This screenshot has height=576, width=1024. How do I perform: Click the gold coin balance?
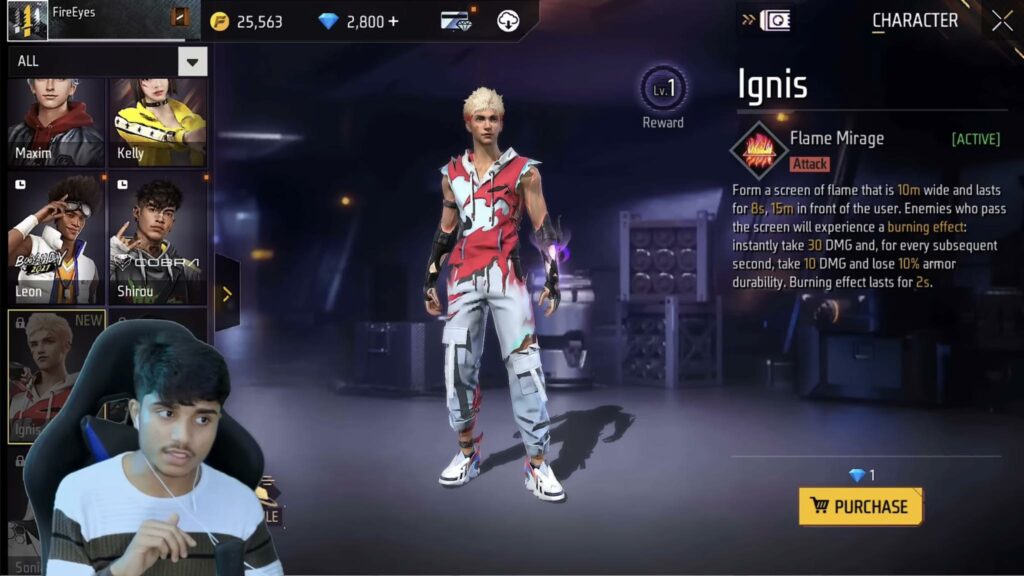(248, 21)
